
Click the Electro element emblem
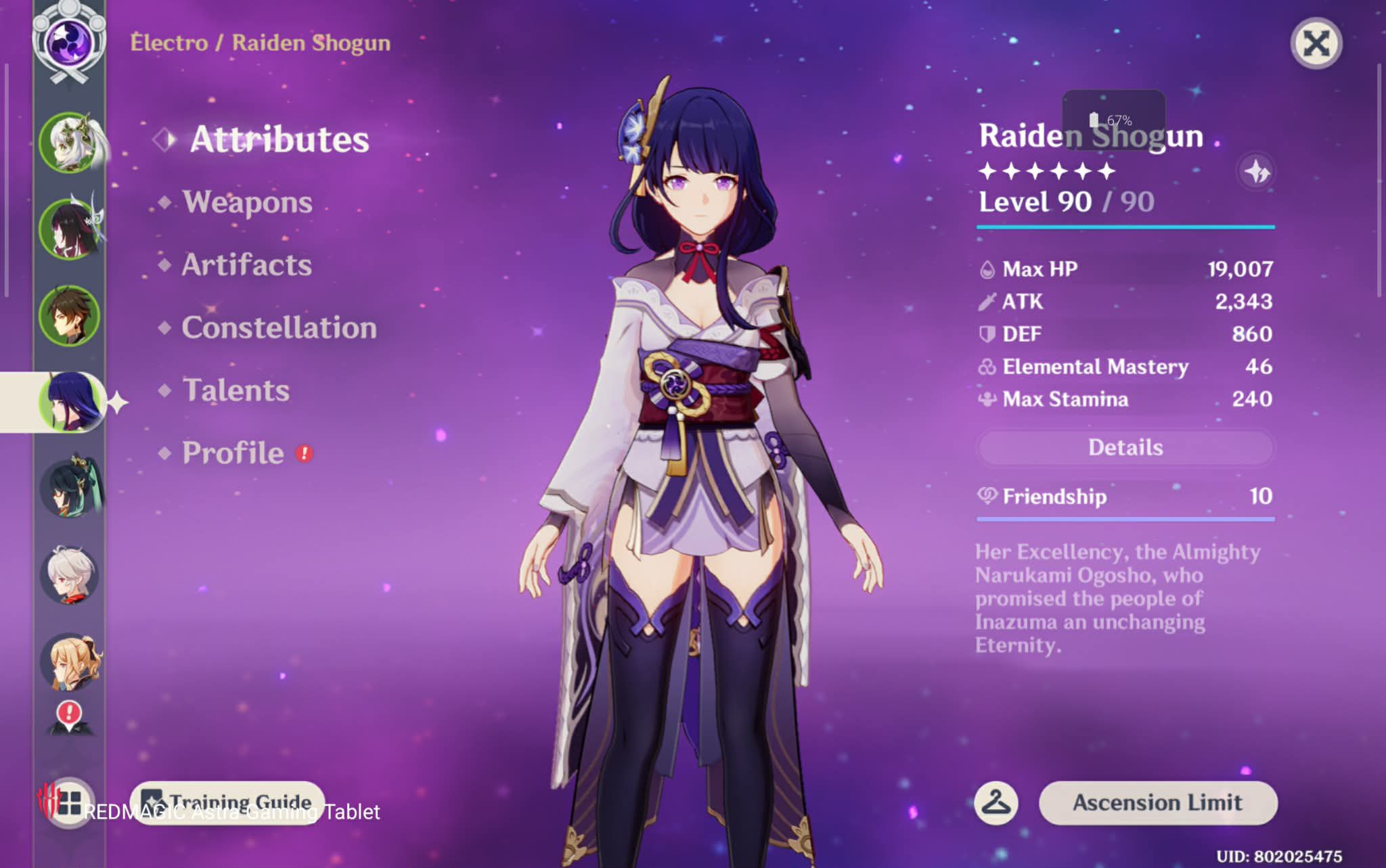[x=69, y=39]
